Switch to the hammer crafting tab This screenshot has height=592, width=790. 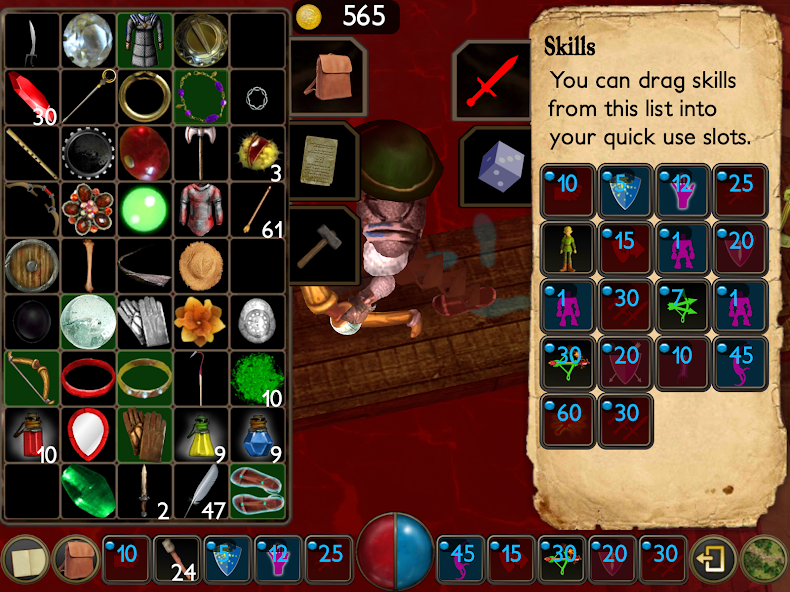[322, 243]
